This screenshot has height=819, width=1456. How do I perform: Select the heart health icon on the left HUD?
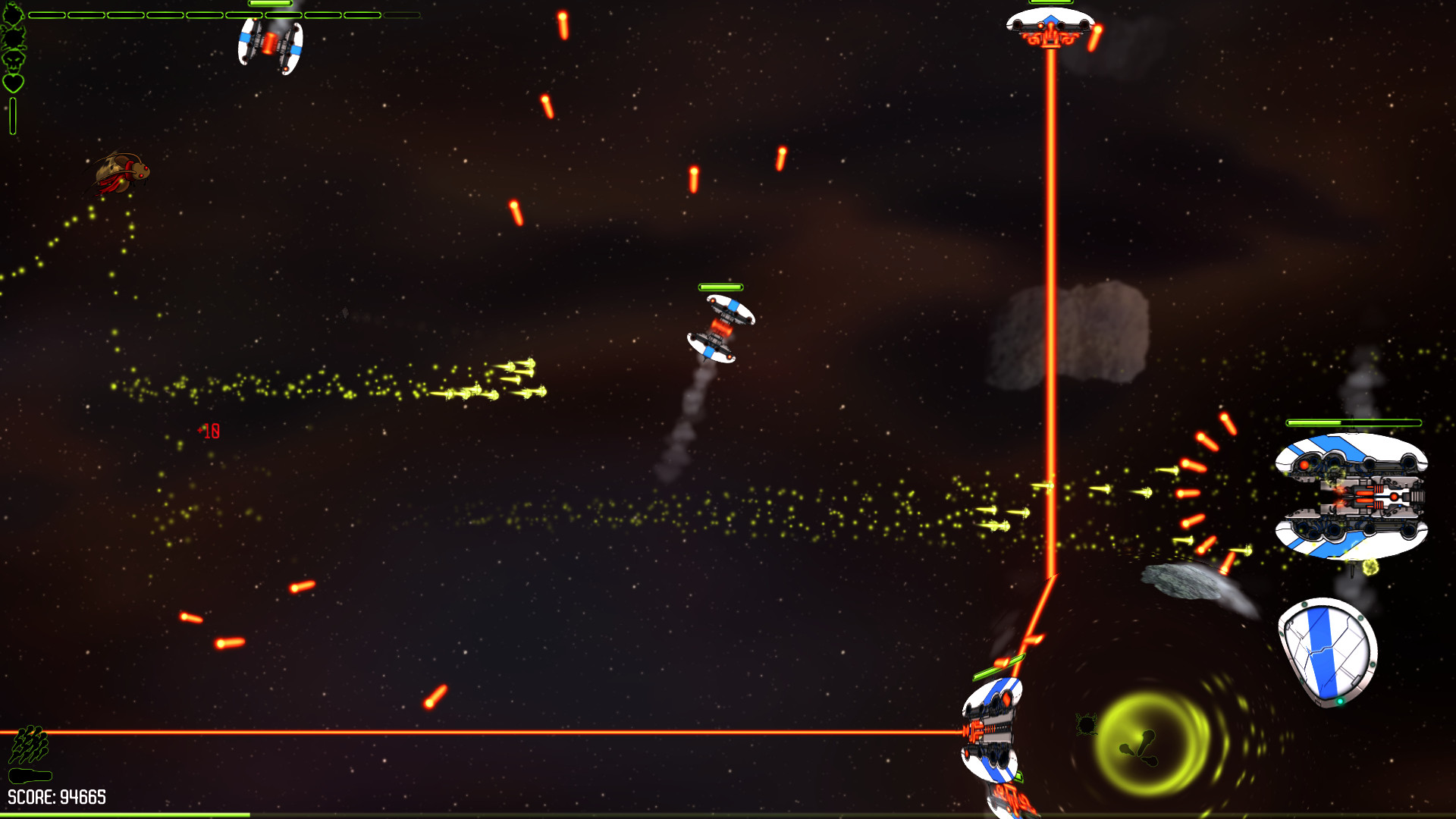point(13,83)
